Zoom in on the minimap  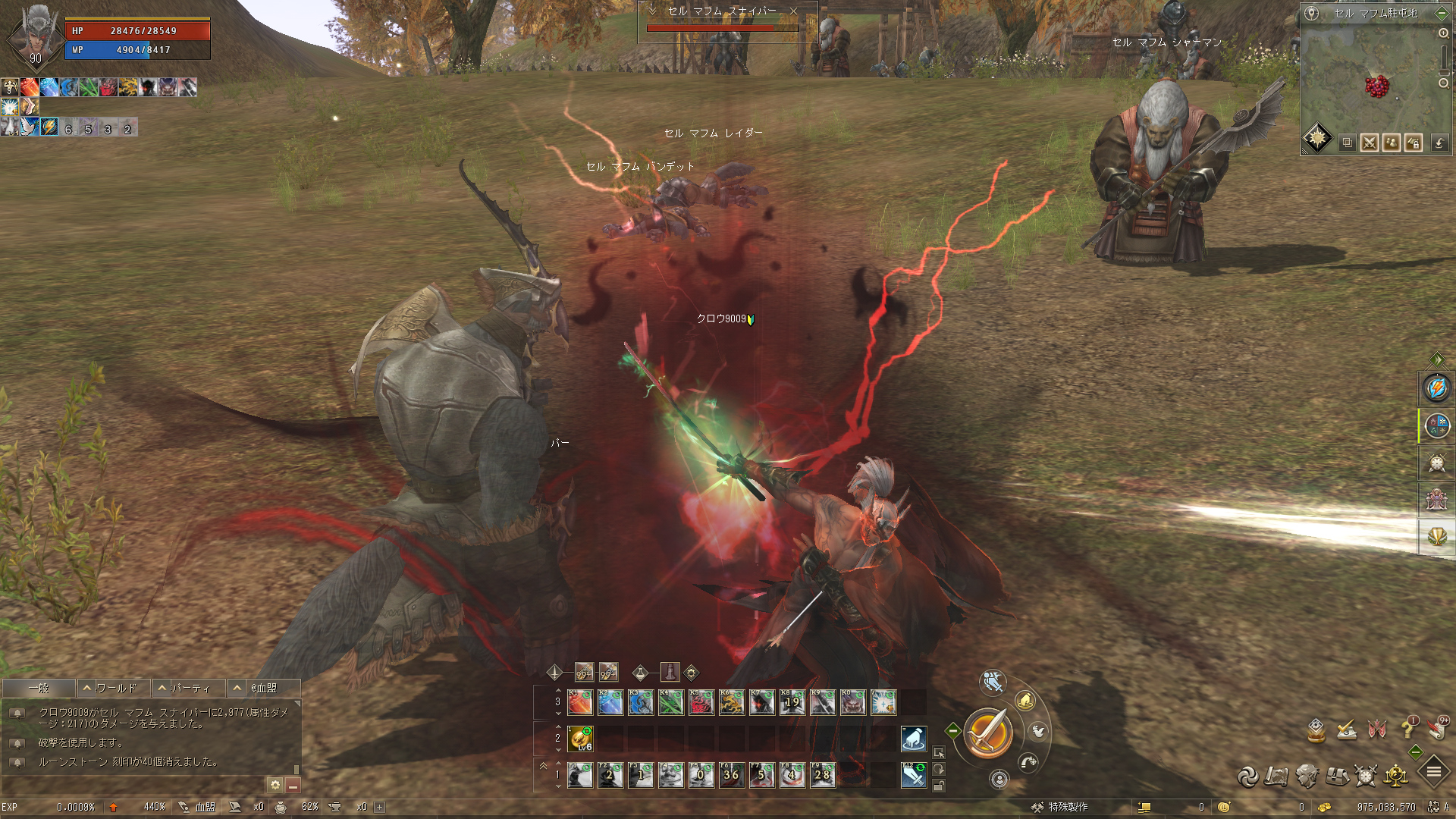tap(1443, 33)
